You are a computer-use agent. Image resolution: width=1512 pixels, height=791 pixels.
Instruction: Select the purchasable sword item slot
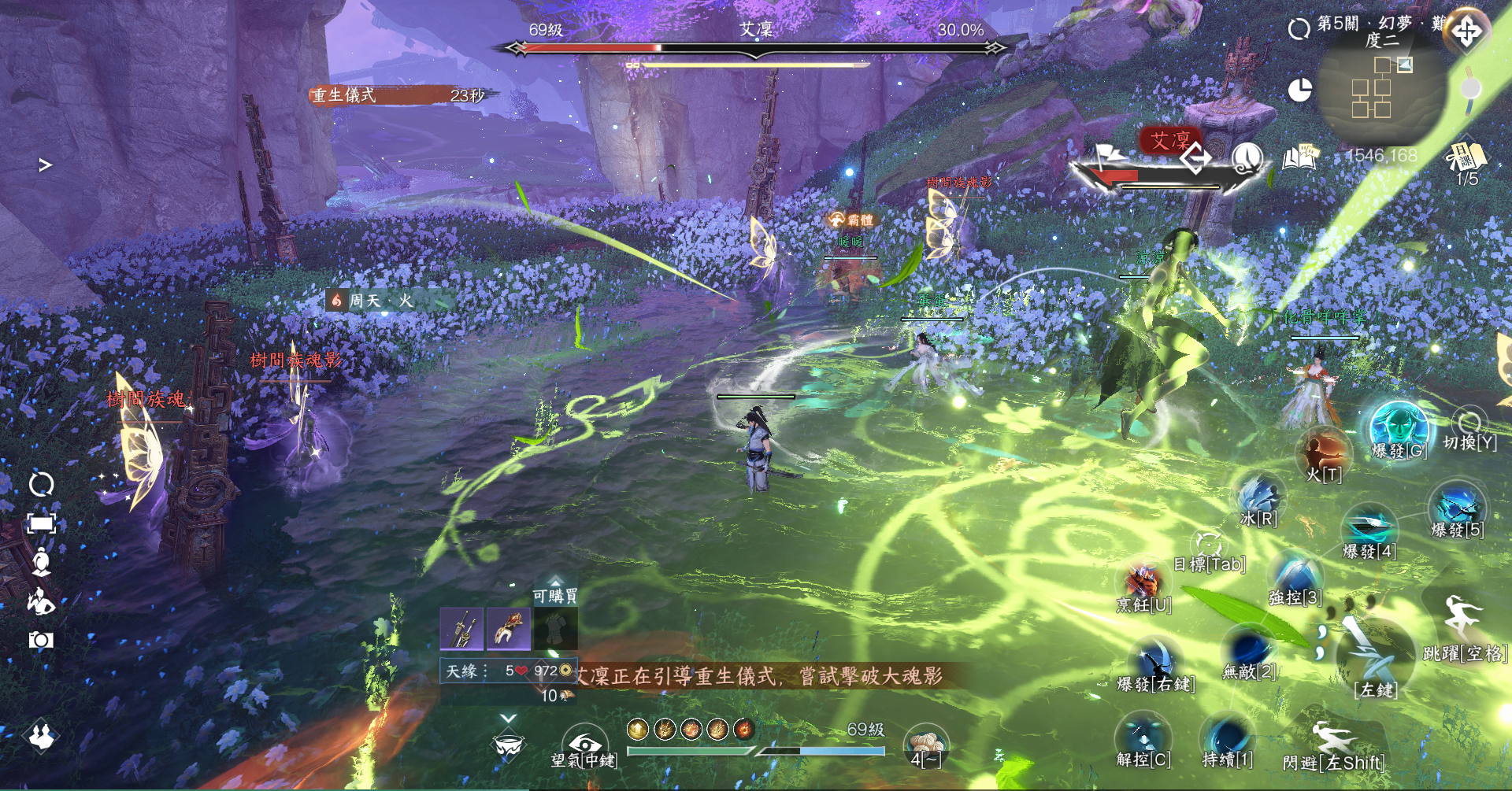(461, 629)
